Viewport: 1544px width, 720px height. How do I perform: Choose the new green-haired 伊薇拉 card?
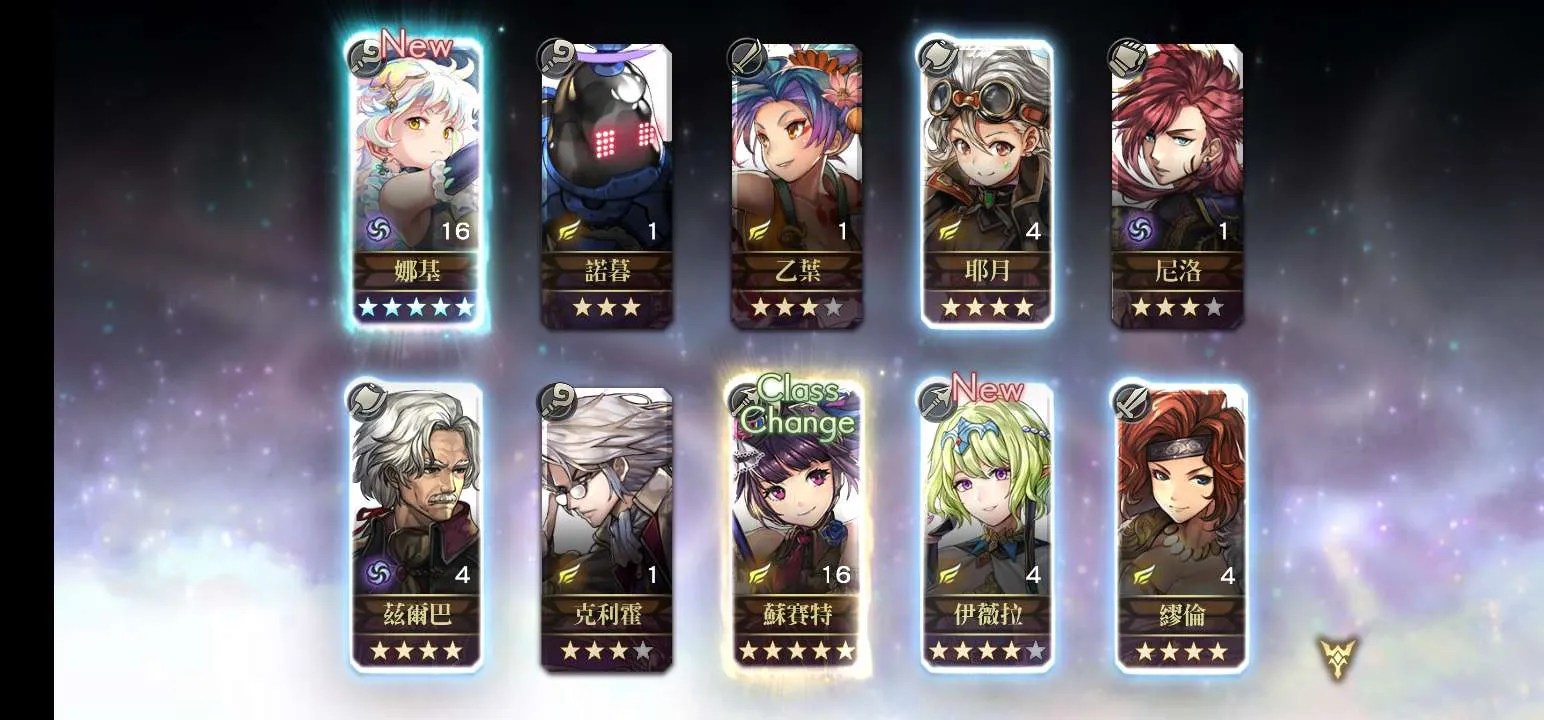tap(986, 525)
